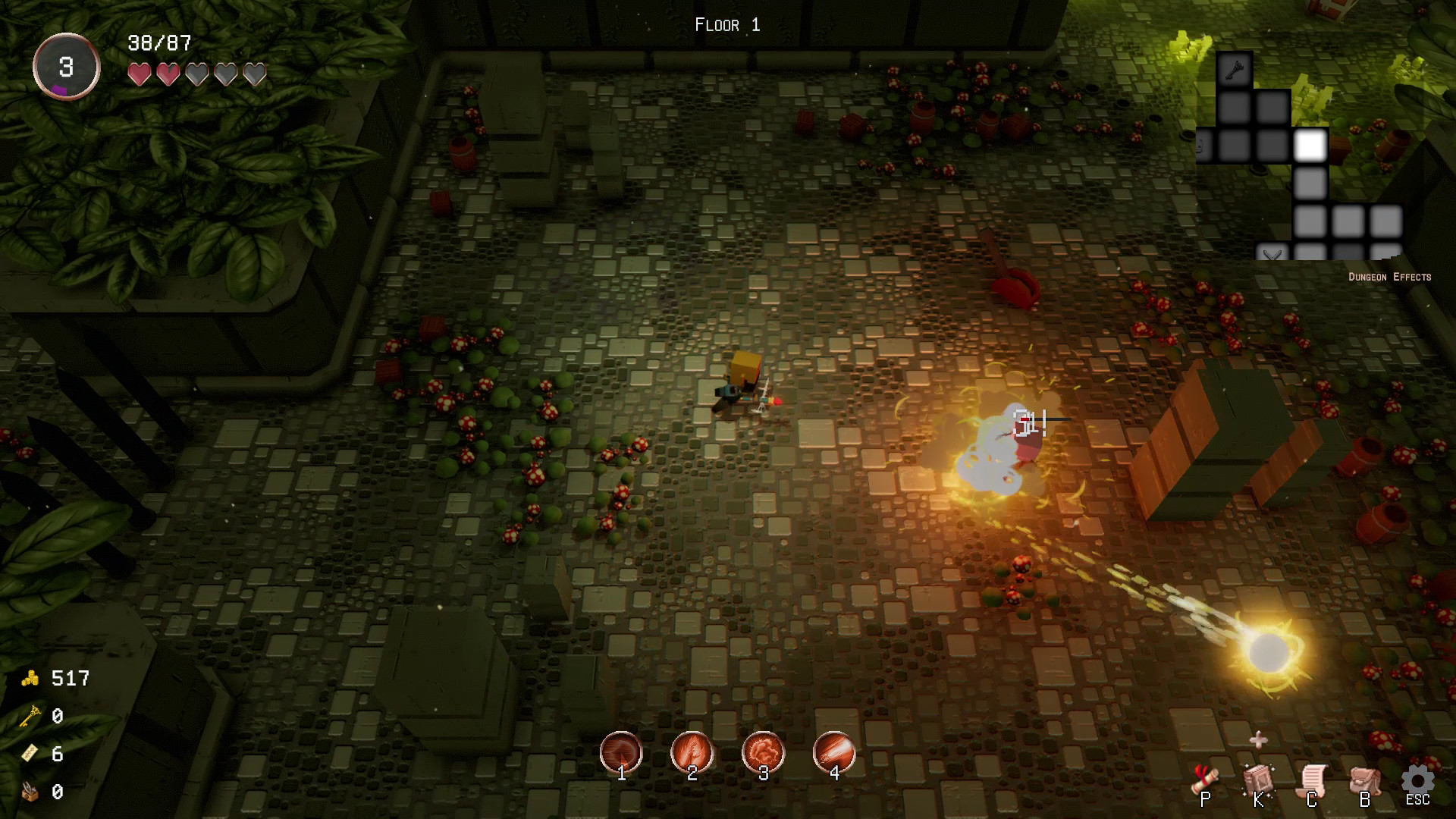Select the highlighted current room on minimap
This screenshot has width=1456, height=819.
(x=1310, y=146)
